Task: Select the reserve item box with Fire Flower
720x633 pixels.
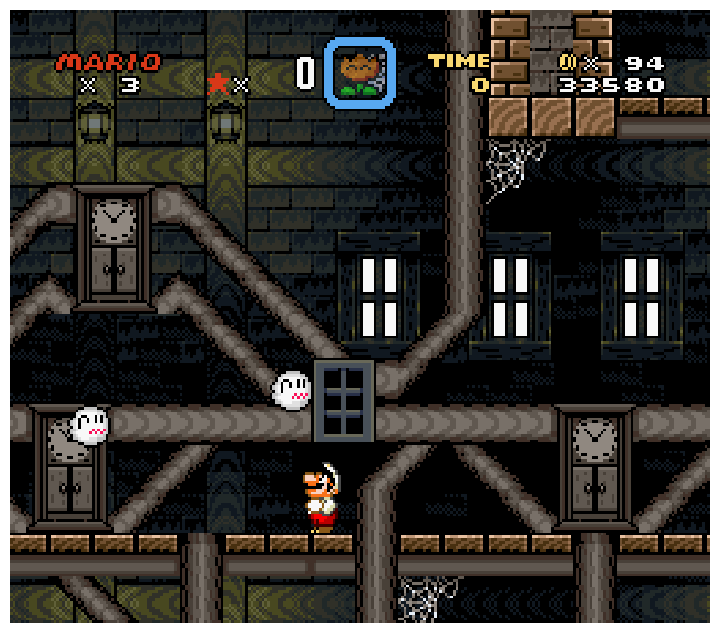Action: click(359, 72)
